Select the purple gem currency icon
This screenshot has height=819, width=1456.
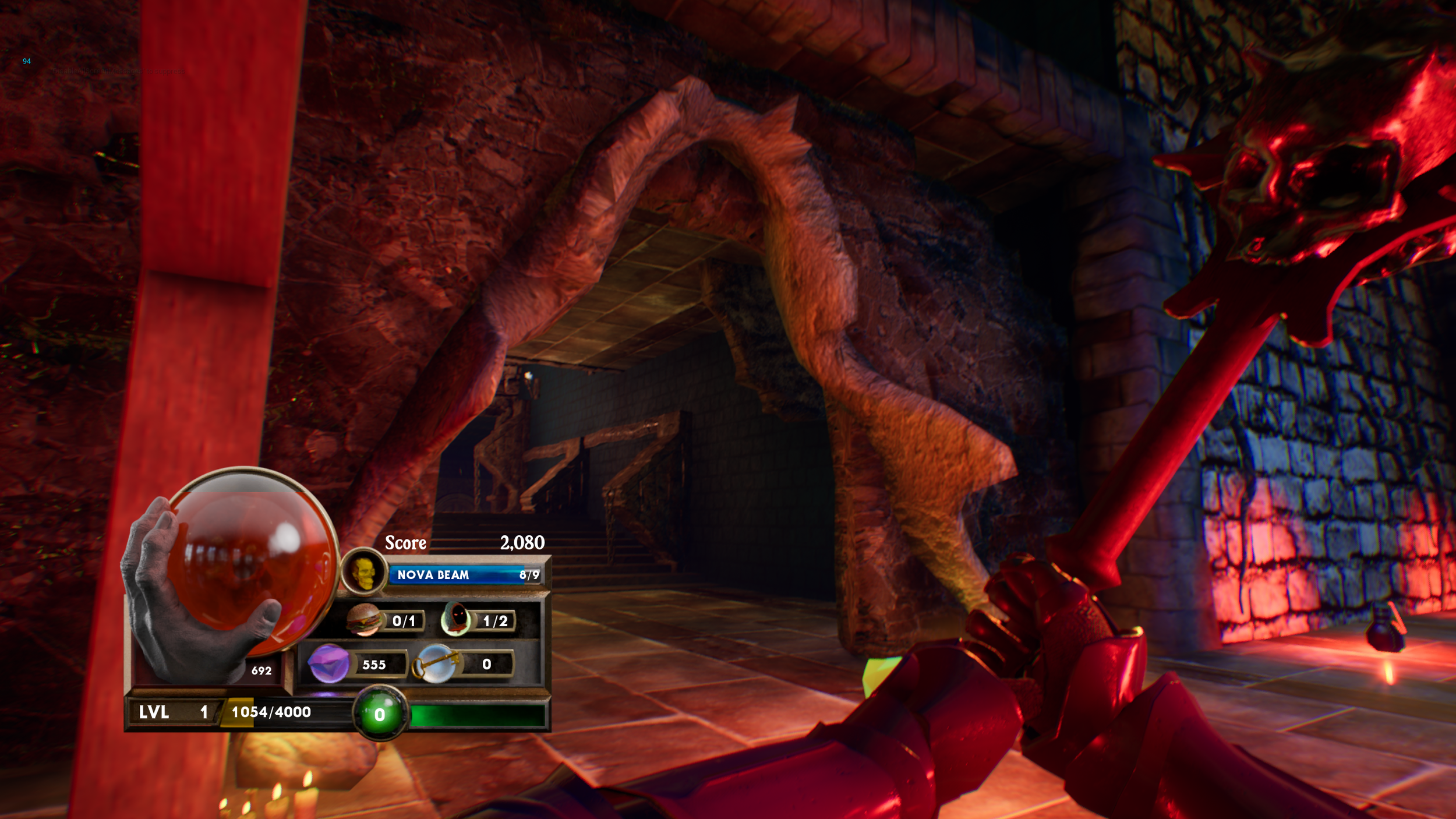[x=328, y=663]
